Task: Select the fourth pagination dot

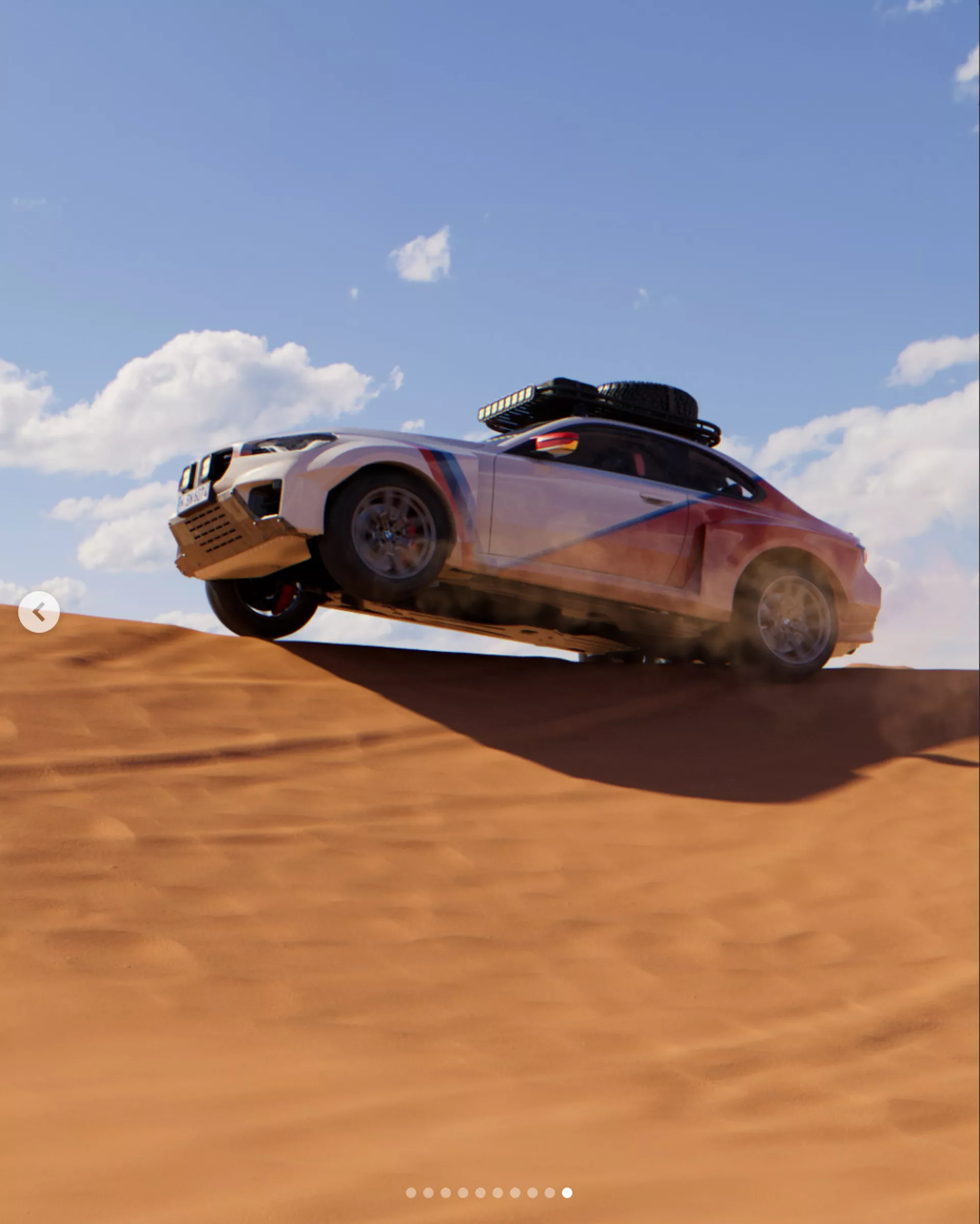Action: 463,1193
